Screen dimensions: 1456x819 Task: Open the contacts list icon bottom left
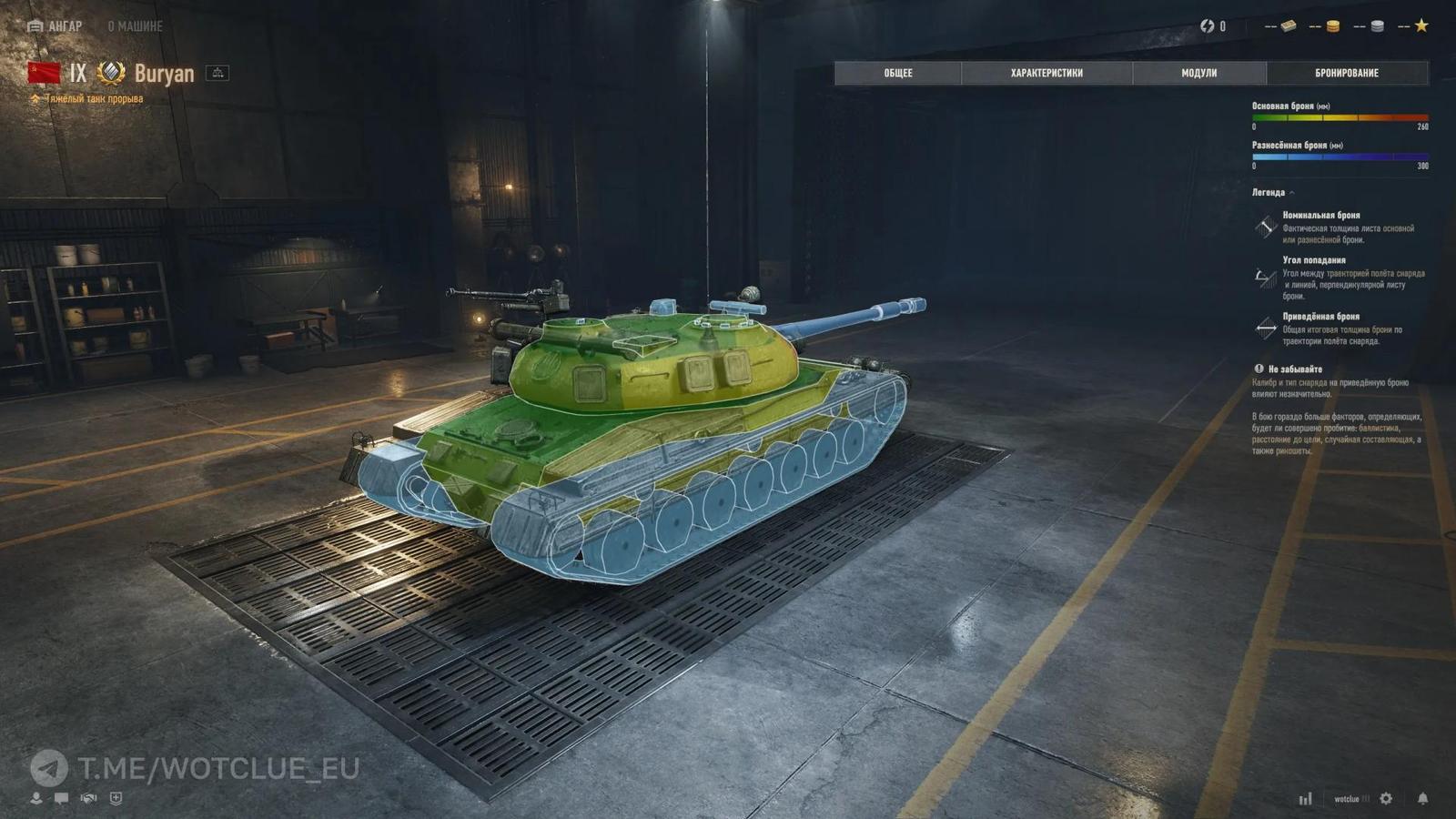35,798
